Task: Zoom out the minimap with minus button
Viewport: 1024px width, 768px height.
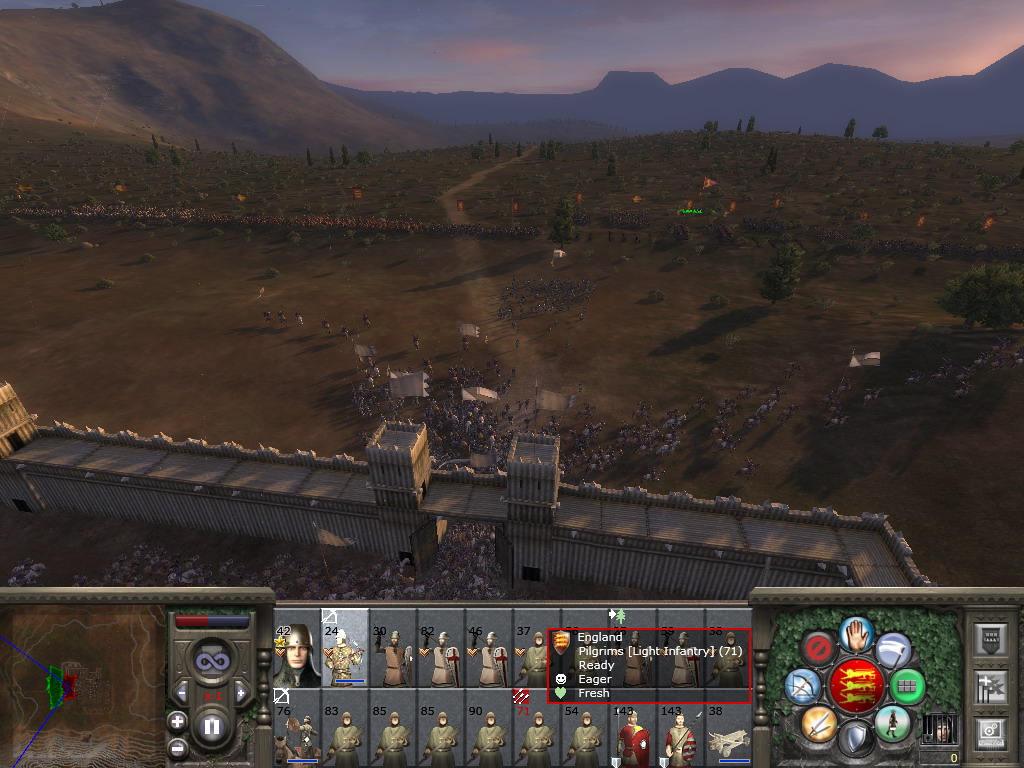Action: (x=177, y=747)
